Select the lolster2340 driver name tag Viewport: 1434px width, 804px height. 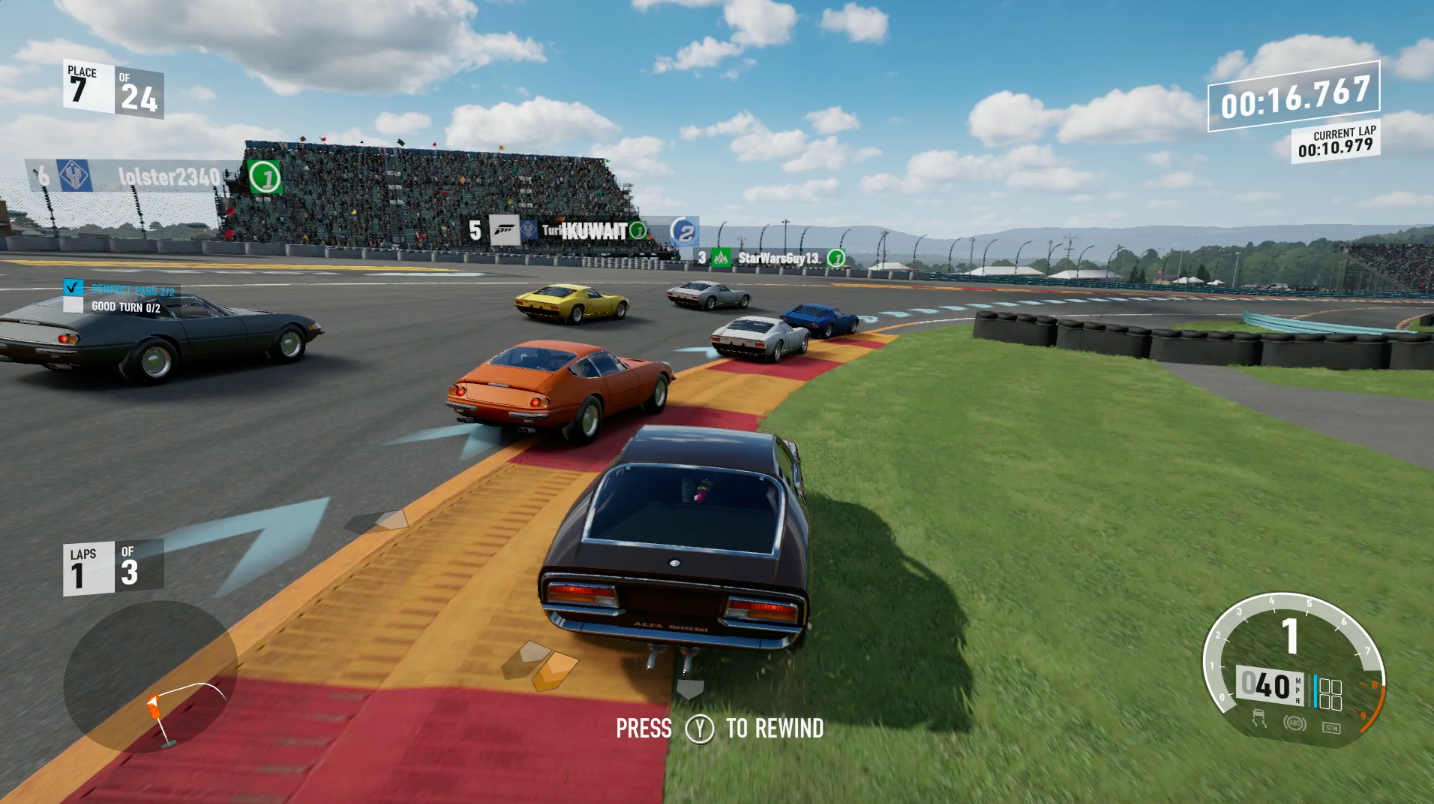pos(168,177)
